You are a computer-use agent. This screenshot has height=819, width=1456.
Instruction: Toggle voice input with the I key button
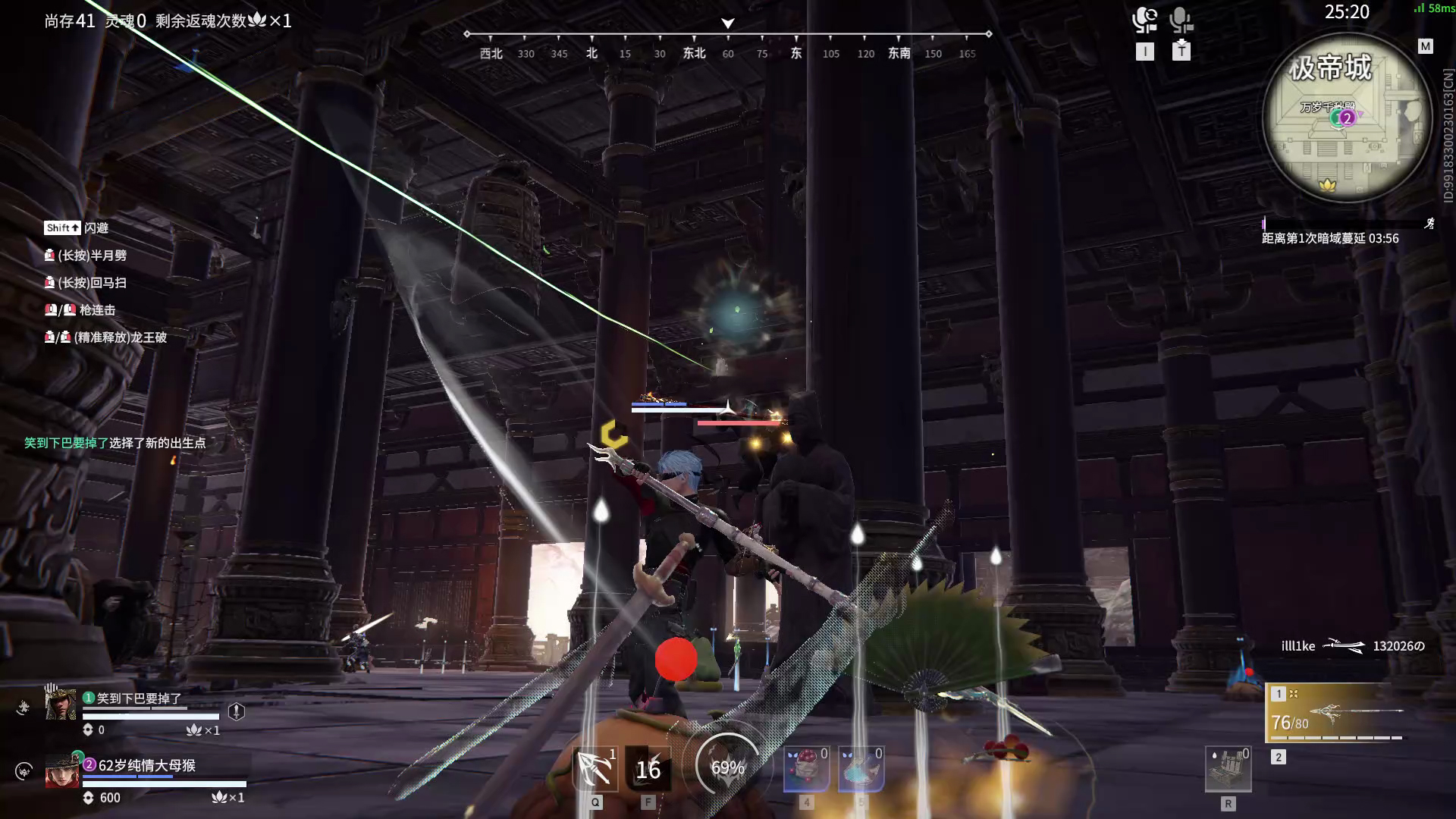(x=1146, y=52)
